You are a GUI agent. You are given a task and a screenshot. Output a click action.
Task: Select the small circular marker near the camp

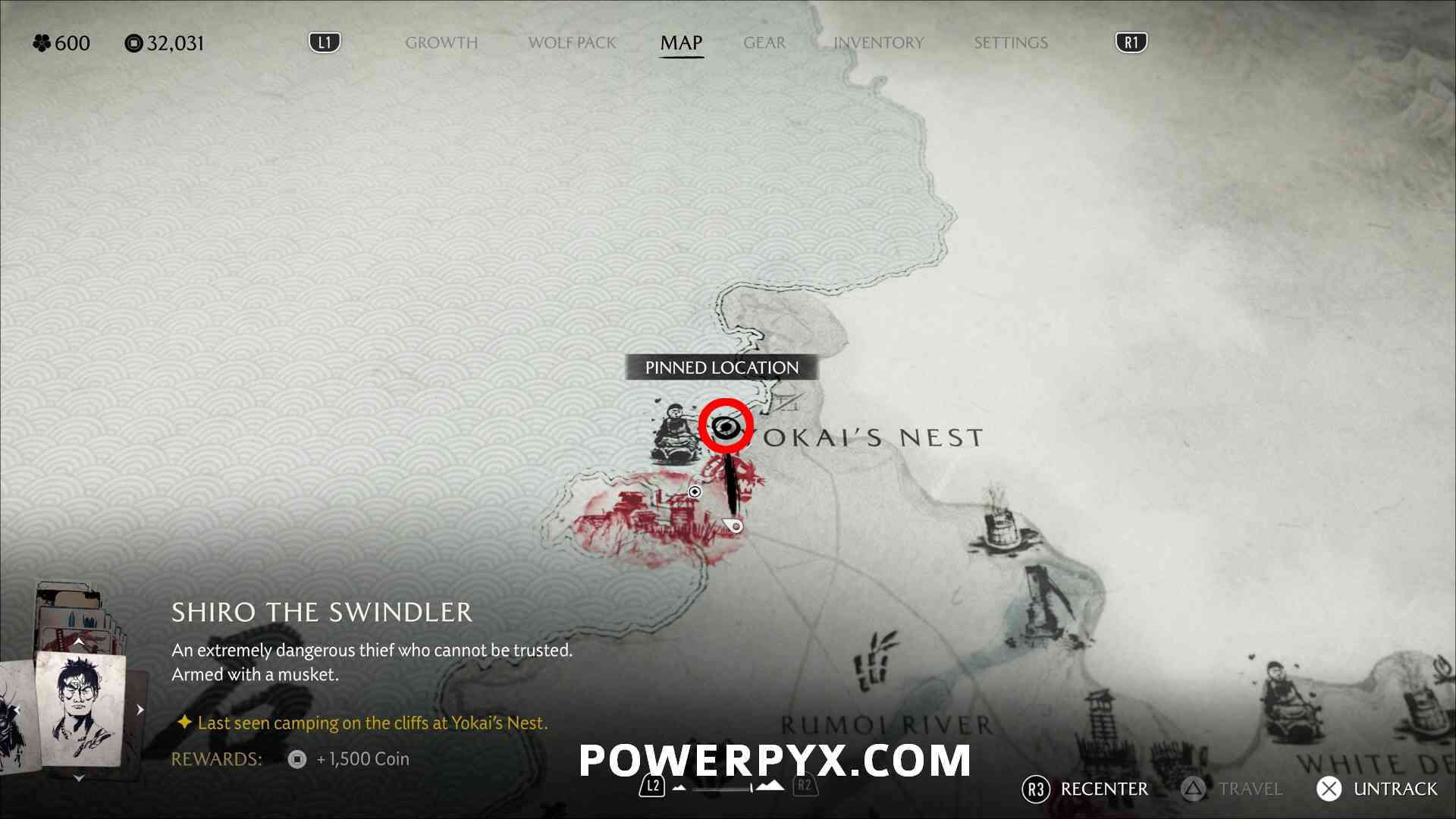694,492
